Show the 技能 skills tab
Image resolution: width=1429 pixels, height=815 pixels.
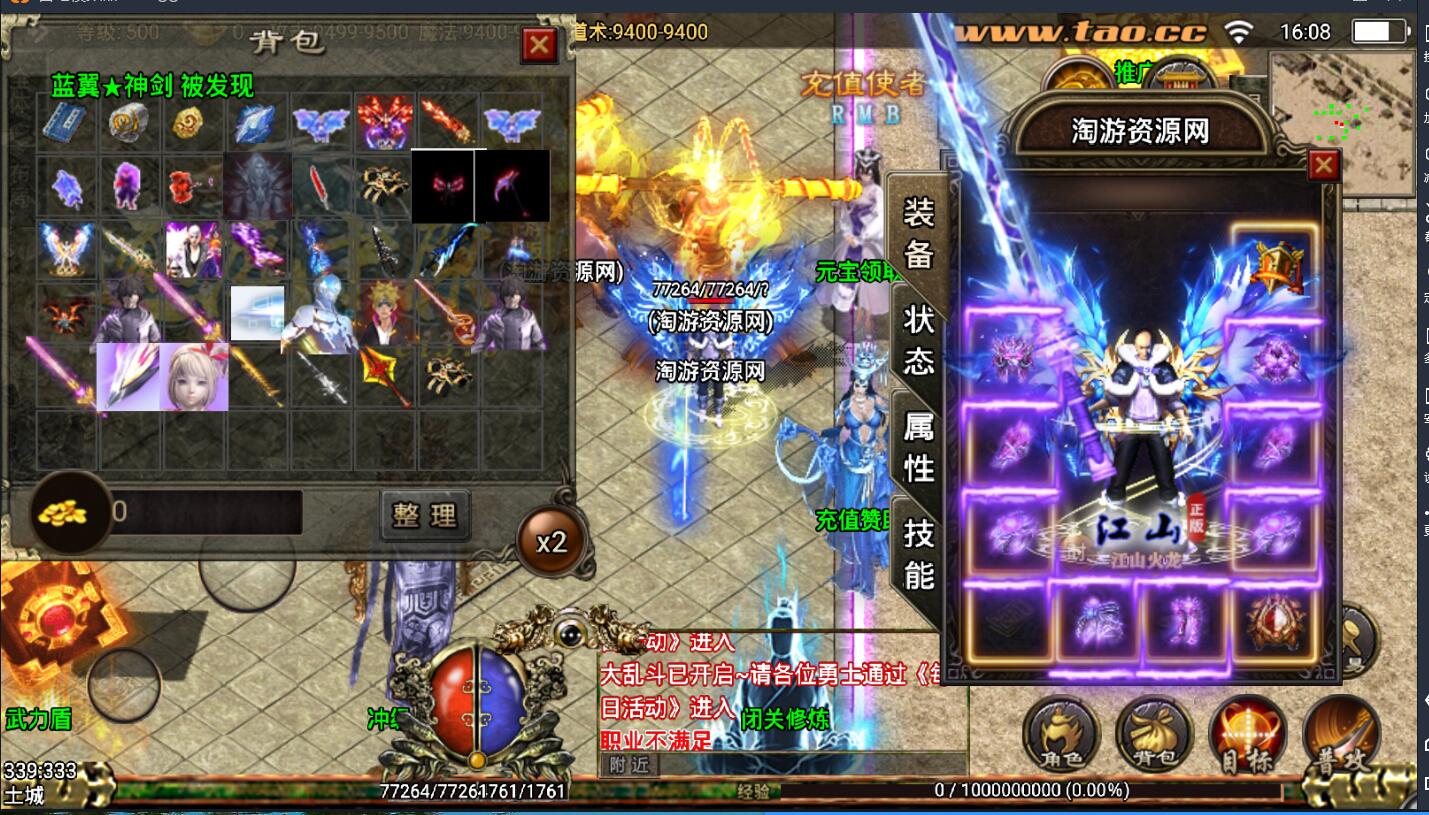point(918,555)
